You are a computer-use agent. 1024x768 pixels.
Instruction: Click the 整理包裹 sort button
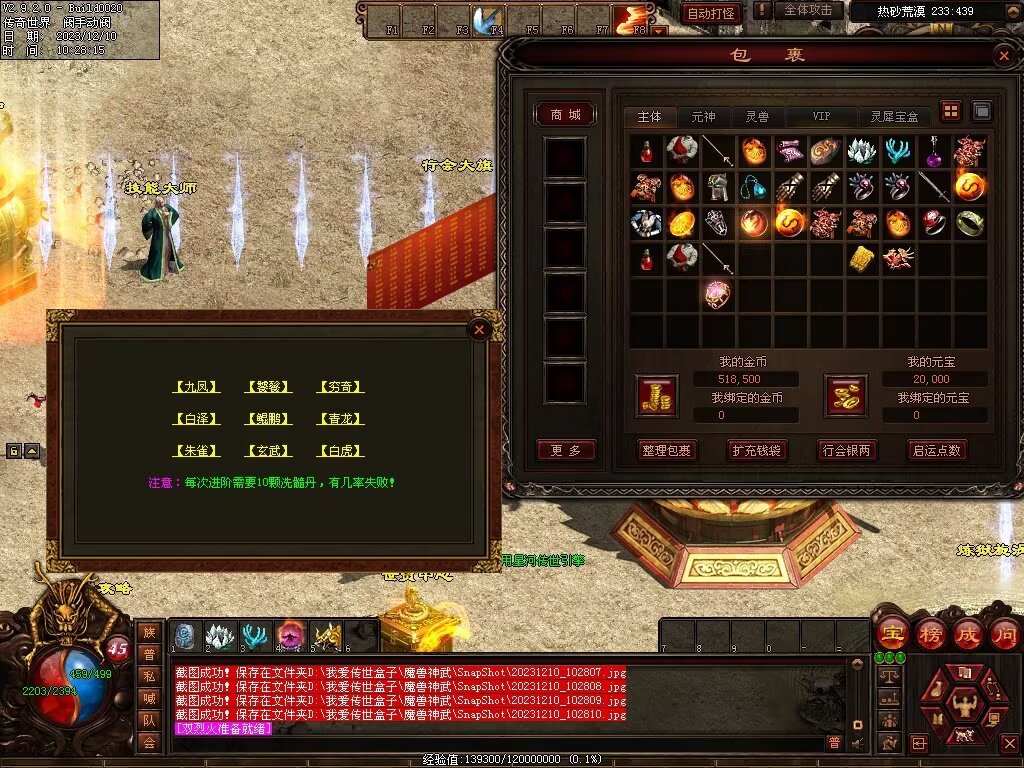[x=666, y=450]
